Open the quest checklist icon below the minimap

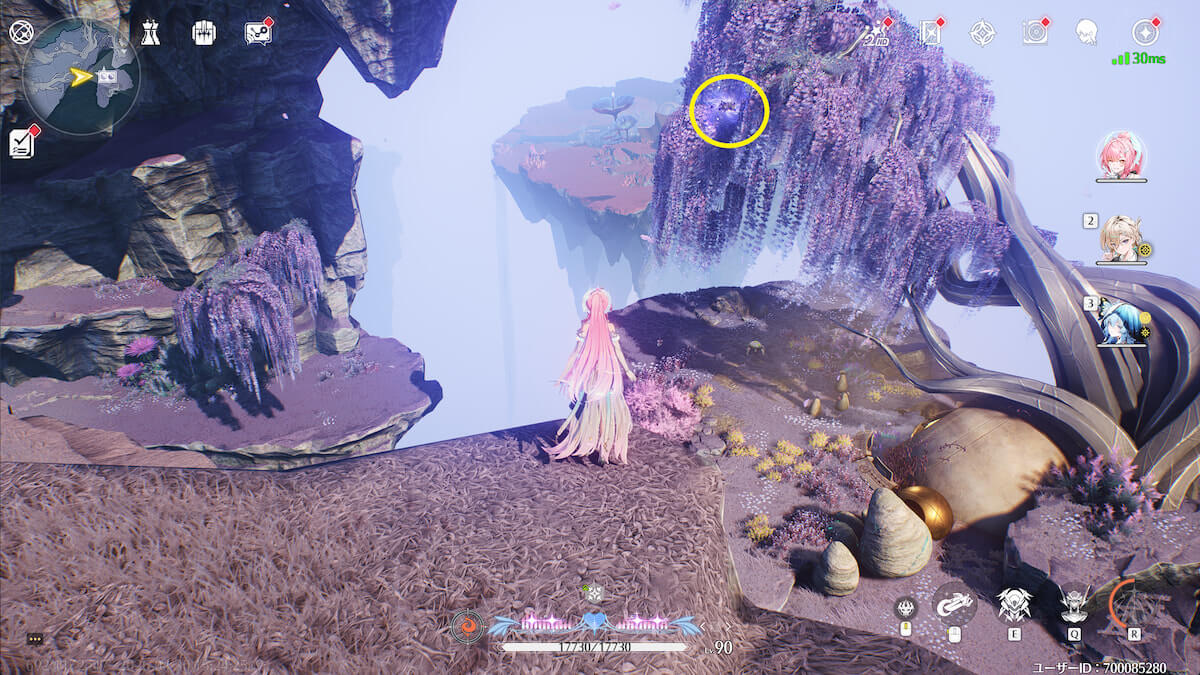pyautogui.click(x=22, y=143)
